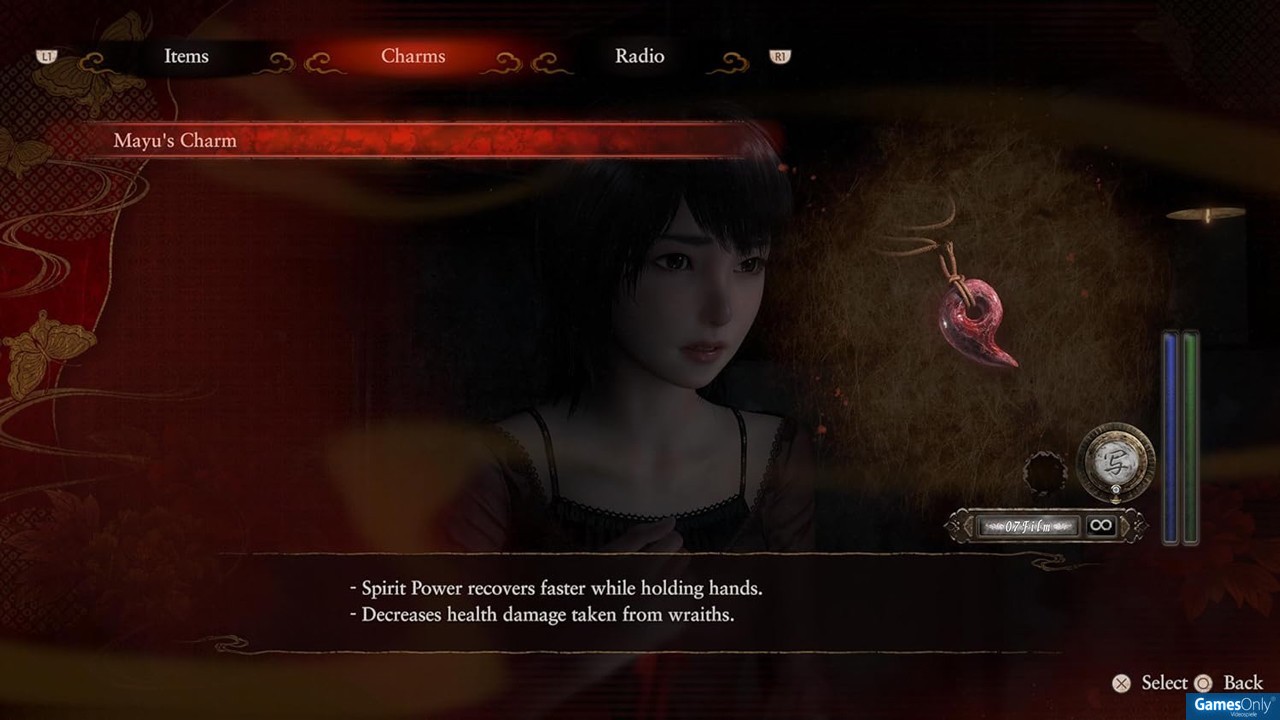Select the 07 film type indicator
The image size is (1280, 720).
click(x=1029, y=525)
